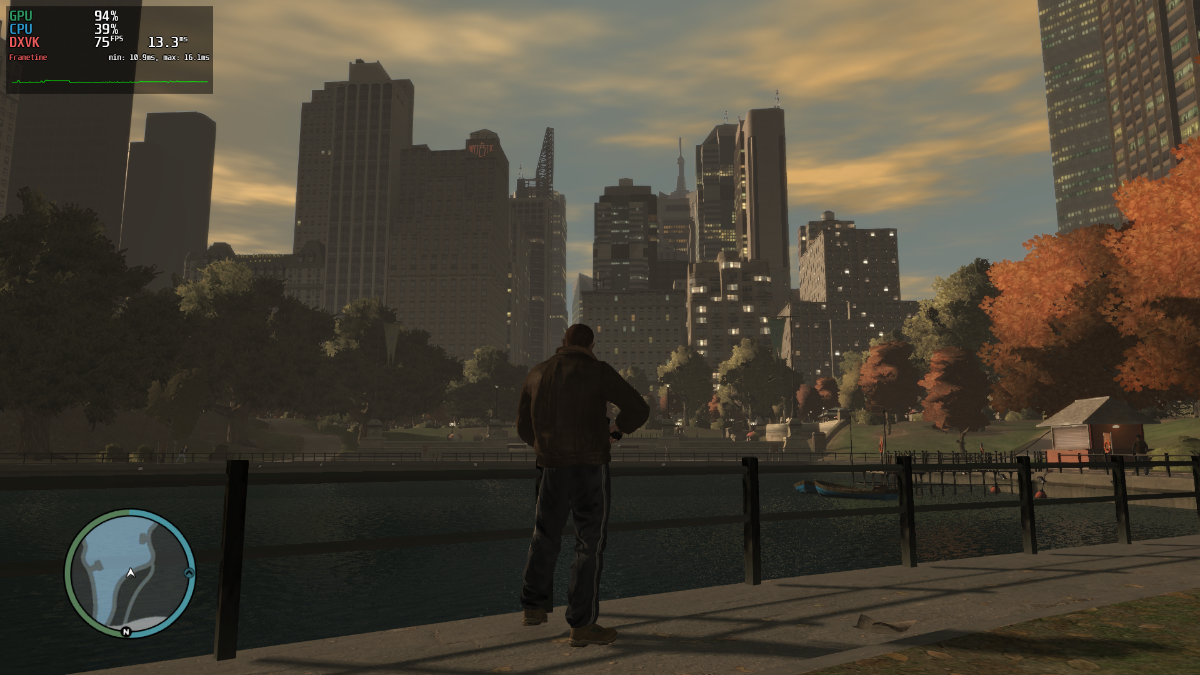Select the chevron blip on the radar's edge
Screen dimensions: 1200x675
(188, 573)
